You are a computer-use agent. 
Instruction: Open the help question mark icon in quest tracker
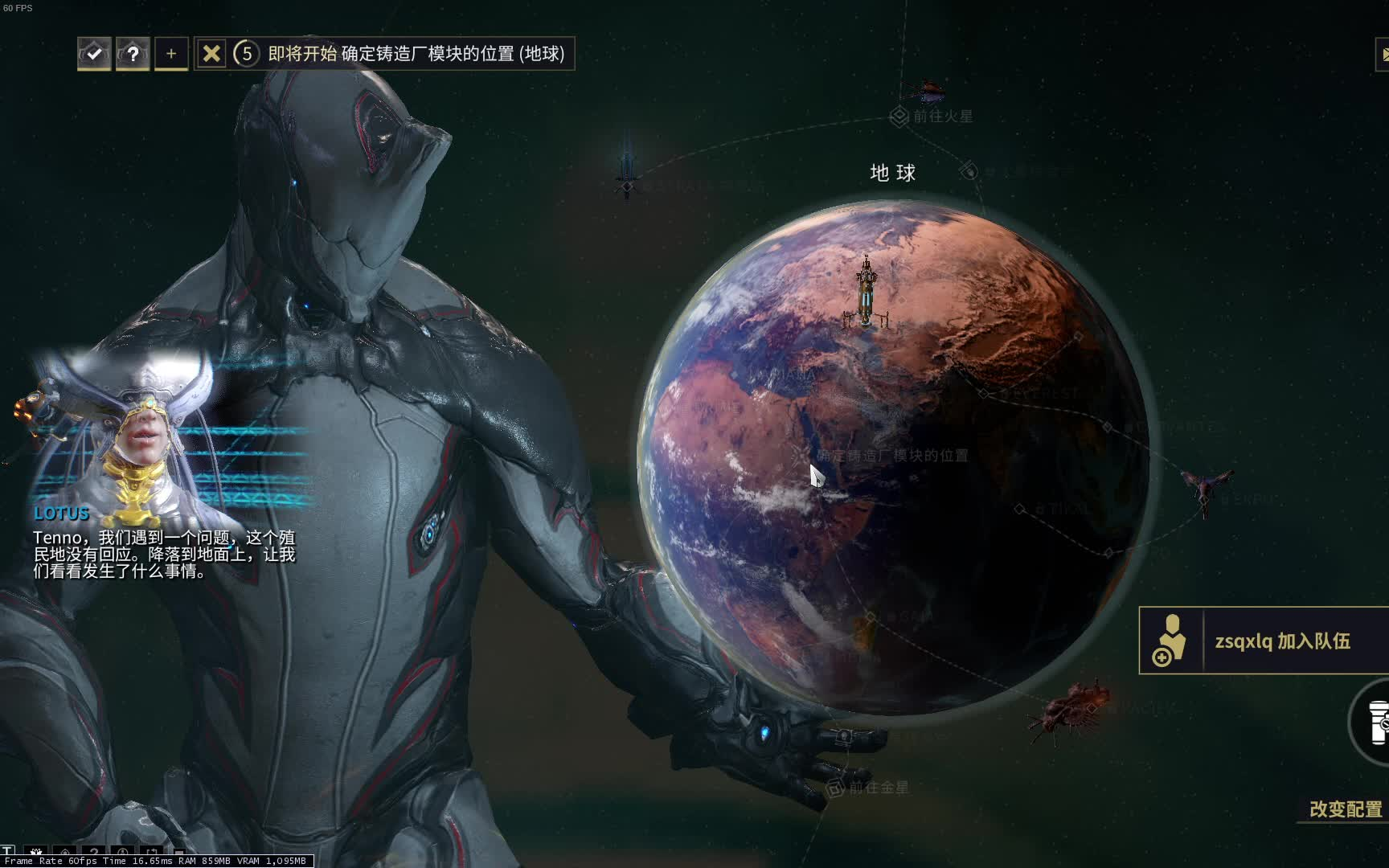tap(132, 53)
